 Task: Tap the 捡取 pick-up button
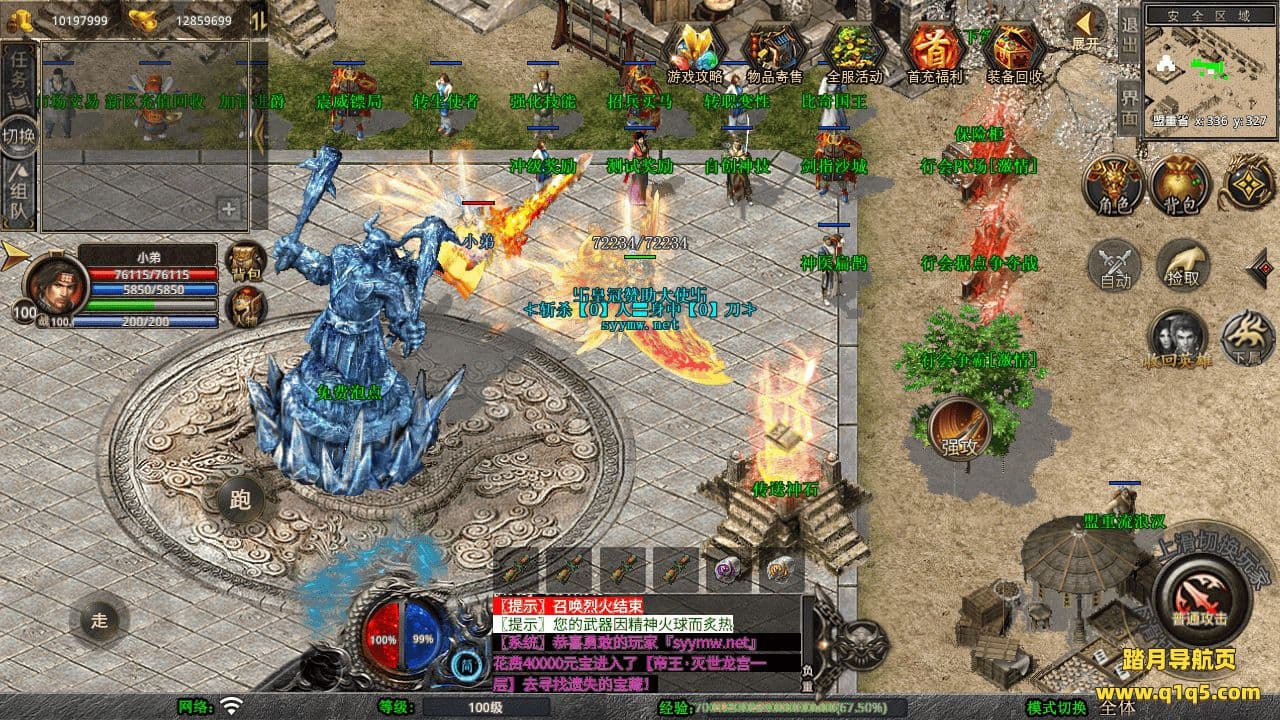pyautogui.click(x=1183, y=264)
